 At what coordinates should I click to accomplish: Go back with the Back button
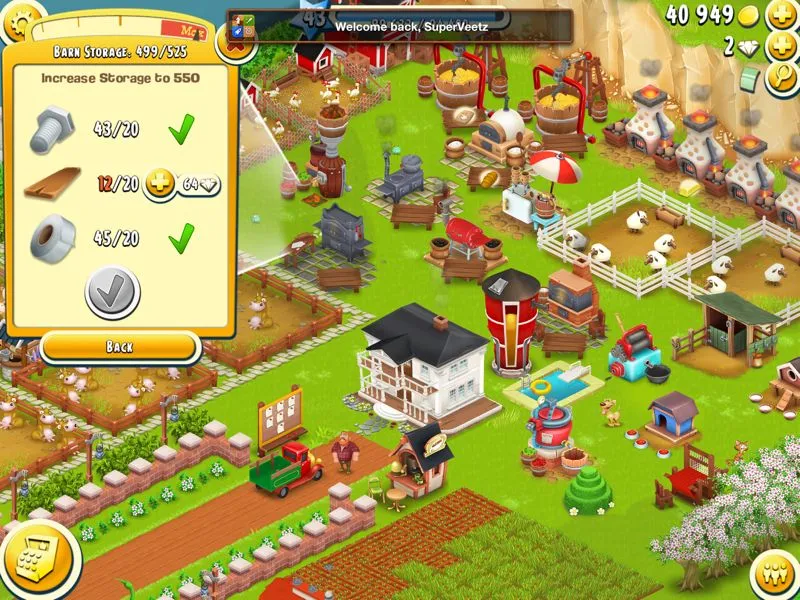tap(119, 347)
